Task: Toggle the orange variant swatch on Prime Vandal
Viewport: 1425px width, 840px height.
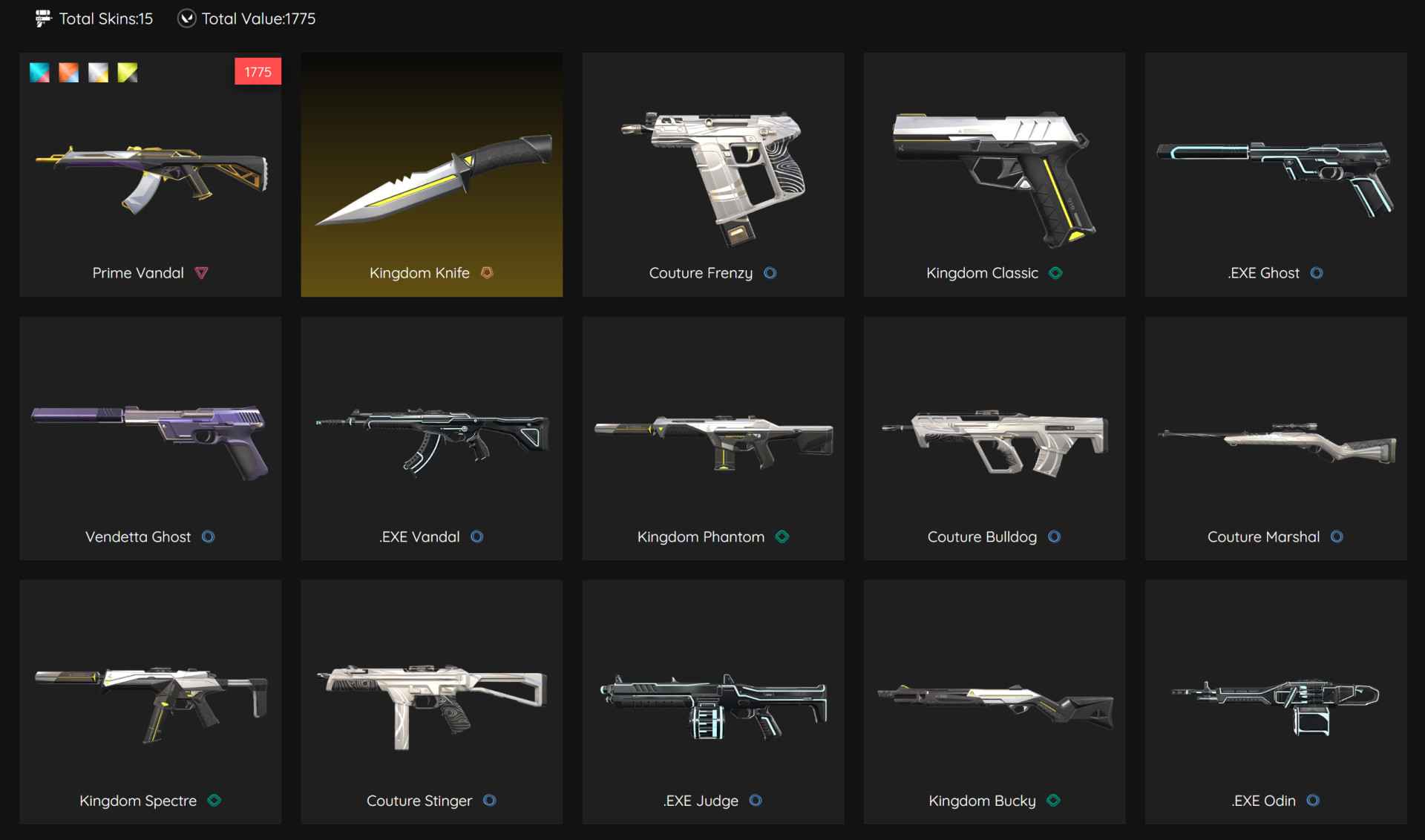Action: [x=68, y=72]
